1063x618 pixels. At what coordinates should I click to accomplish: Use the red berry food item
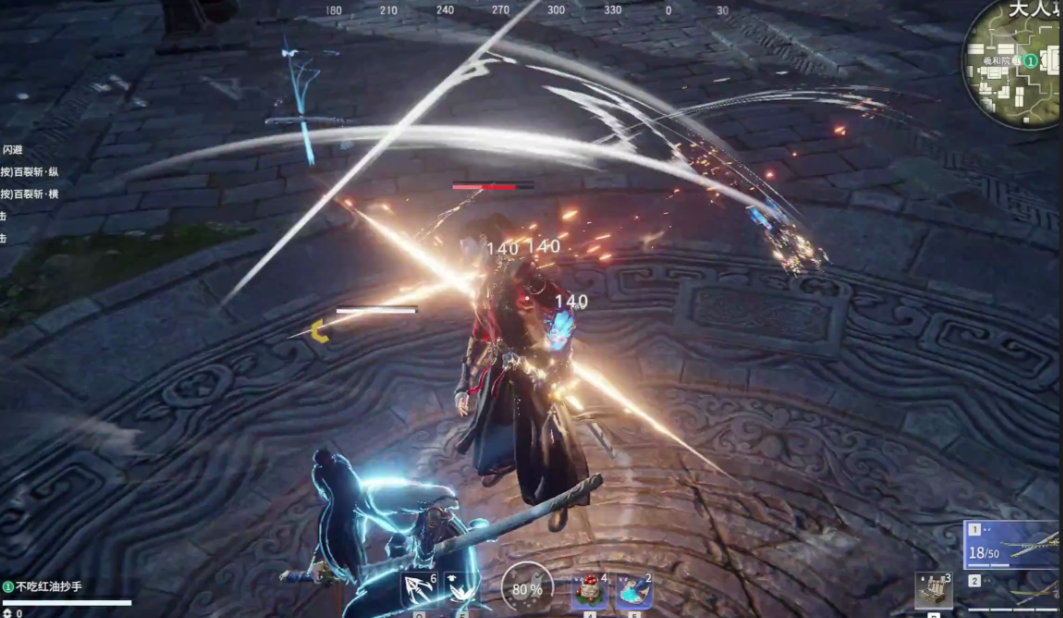[590, 591]
